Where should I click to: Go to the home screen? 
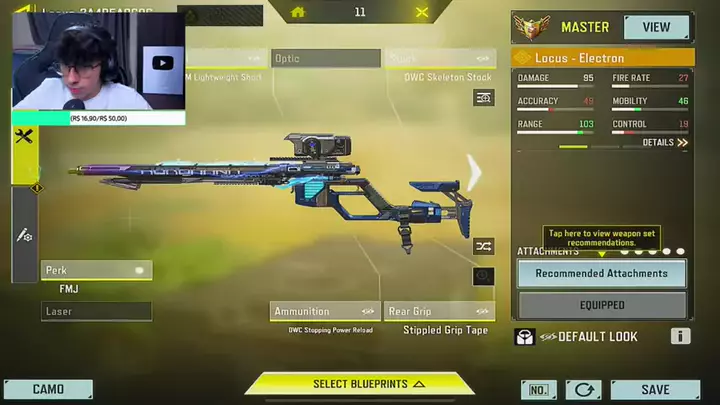pyautogui.click(x=297, y=12)
